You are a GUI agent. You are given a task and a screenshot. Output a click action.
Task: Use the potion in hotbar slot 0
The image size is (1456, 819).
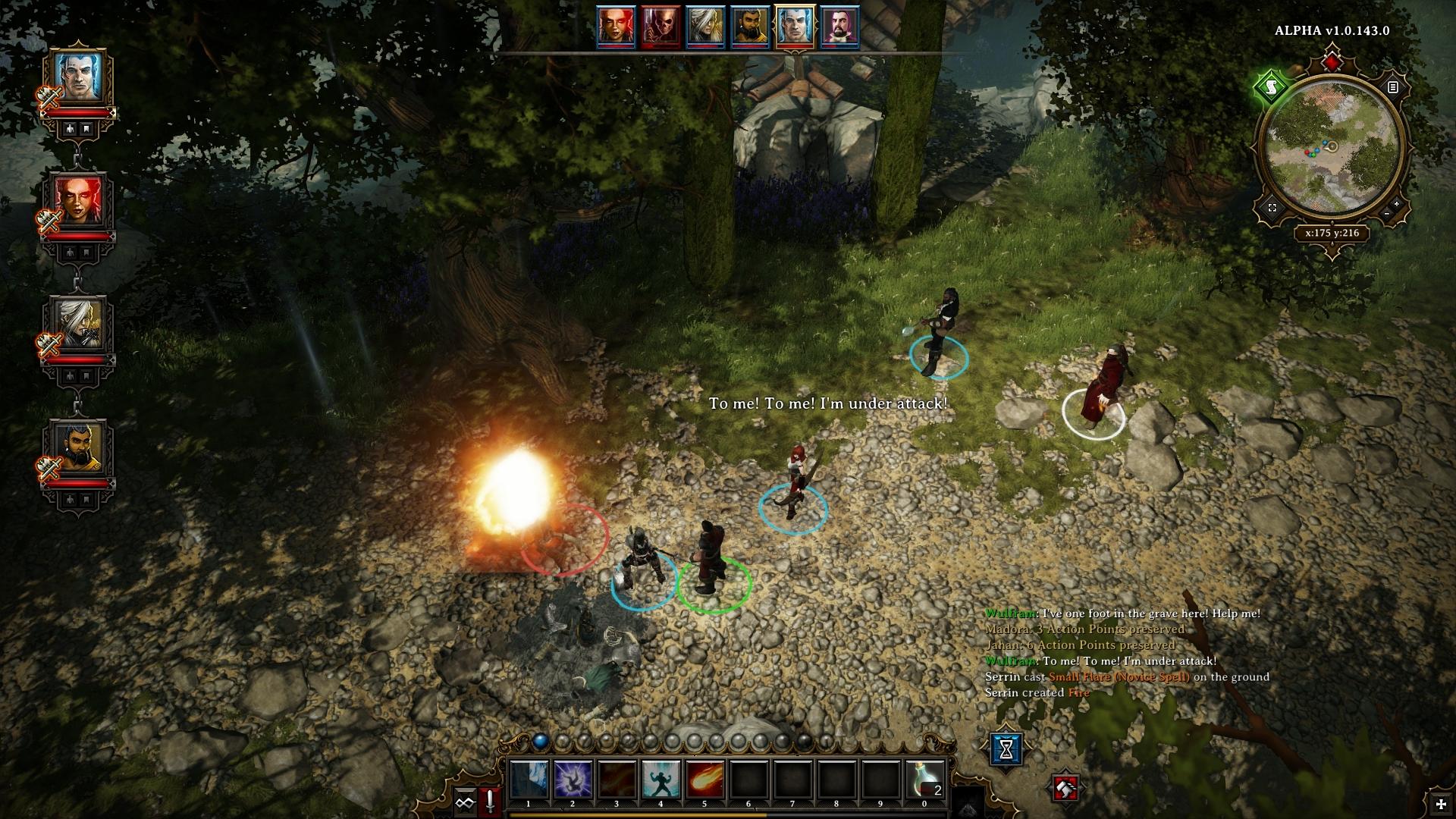point(925,780)
